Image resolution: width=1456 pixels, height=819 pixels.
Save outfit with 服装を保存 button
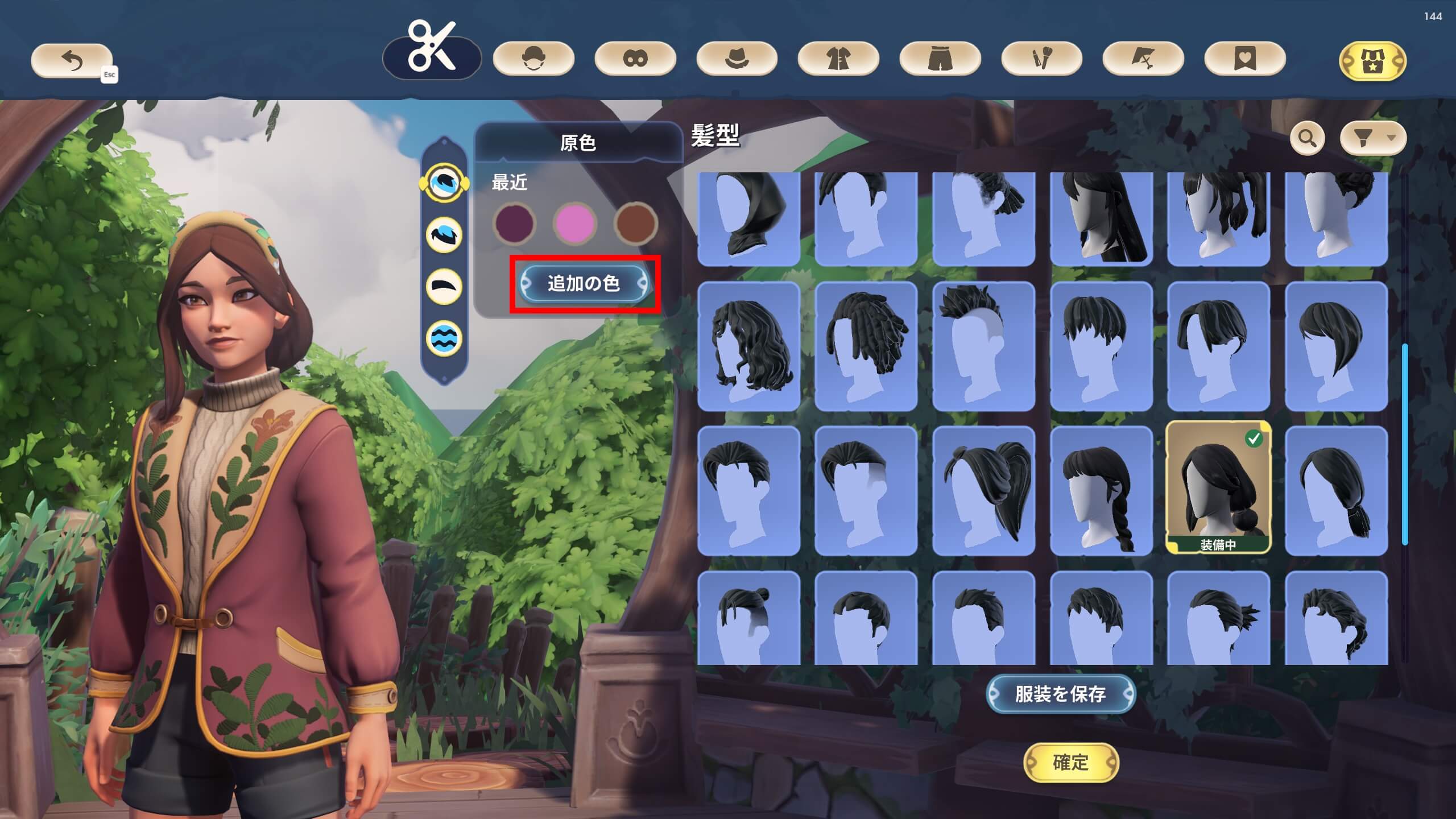pyautogui.click(x=1060, y=694)
